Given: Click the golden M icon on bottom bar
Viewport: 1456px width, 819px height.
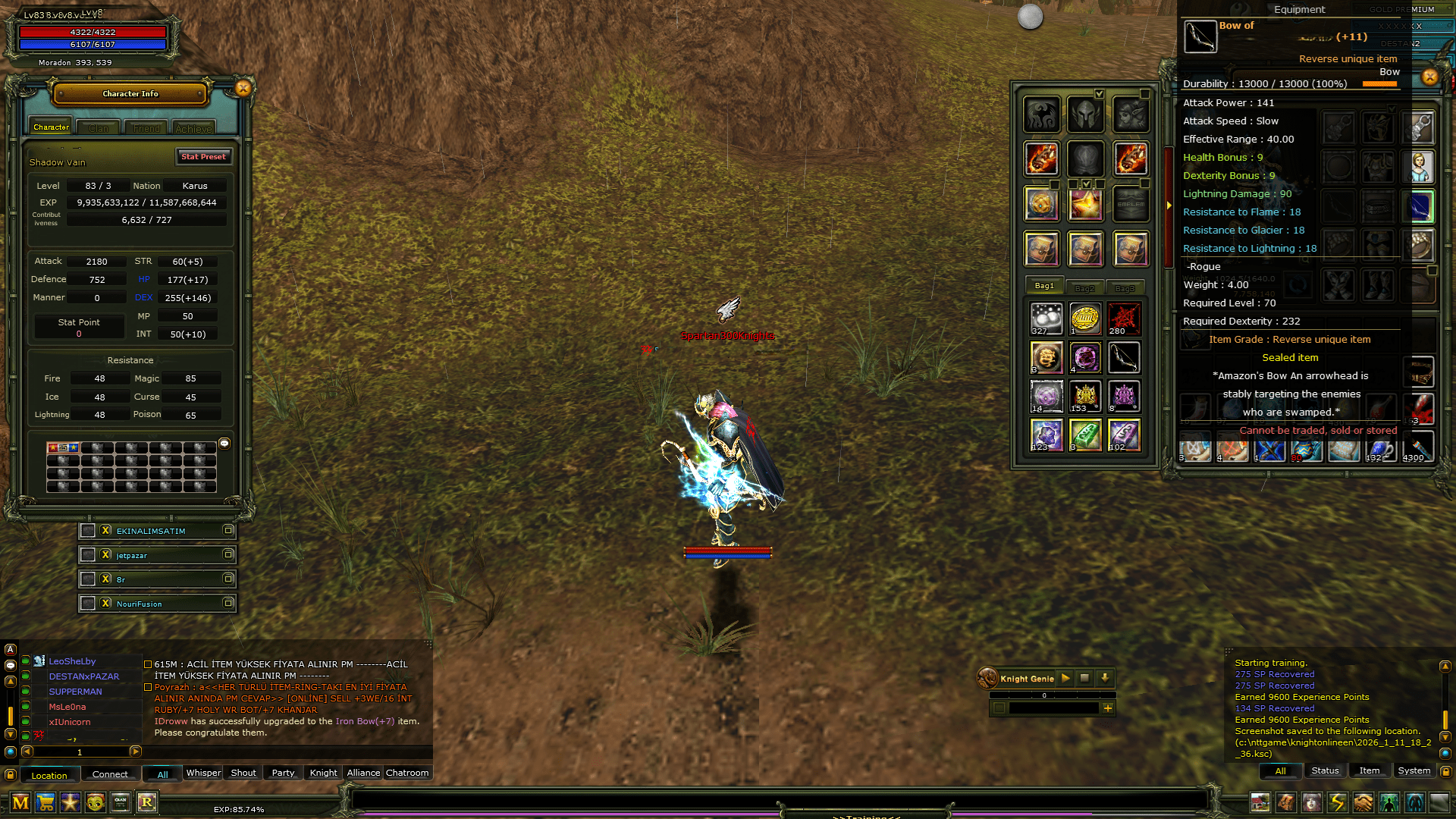Looking at the screenshot, I should (x=20, y=802).
